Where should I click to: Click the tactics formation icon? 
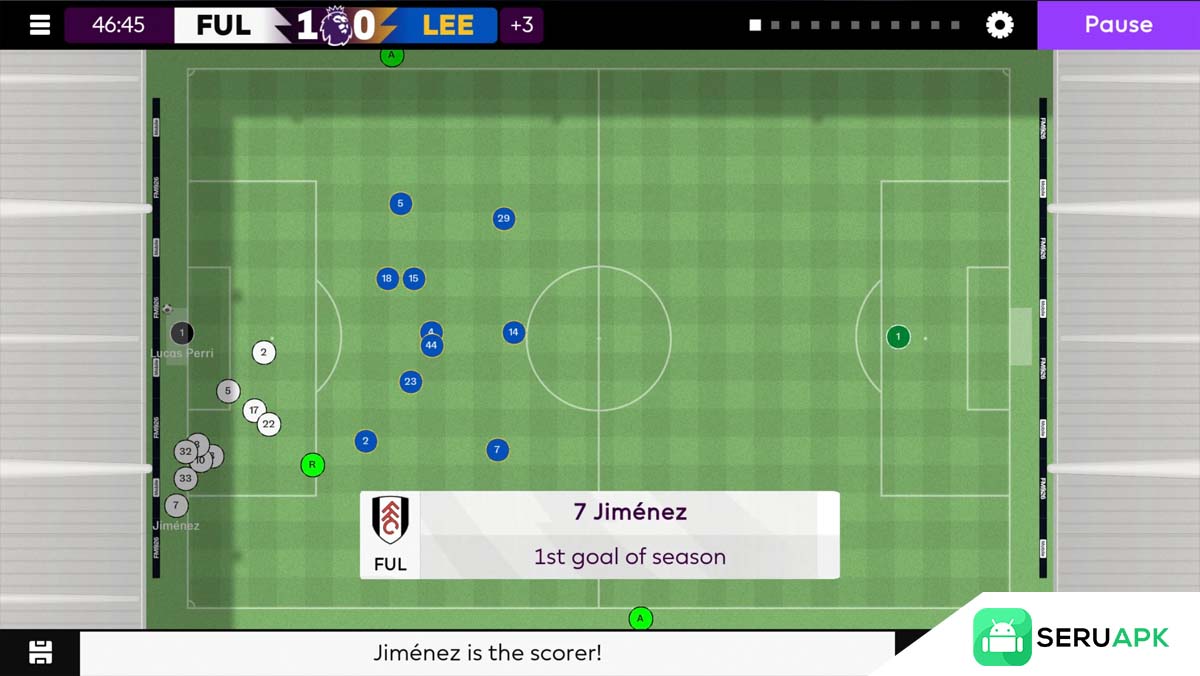[x=40, y=653]
